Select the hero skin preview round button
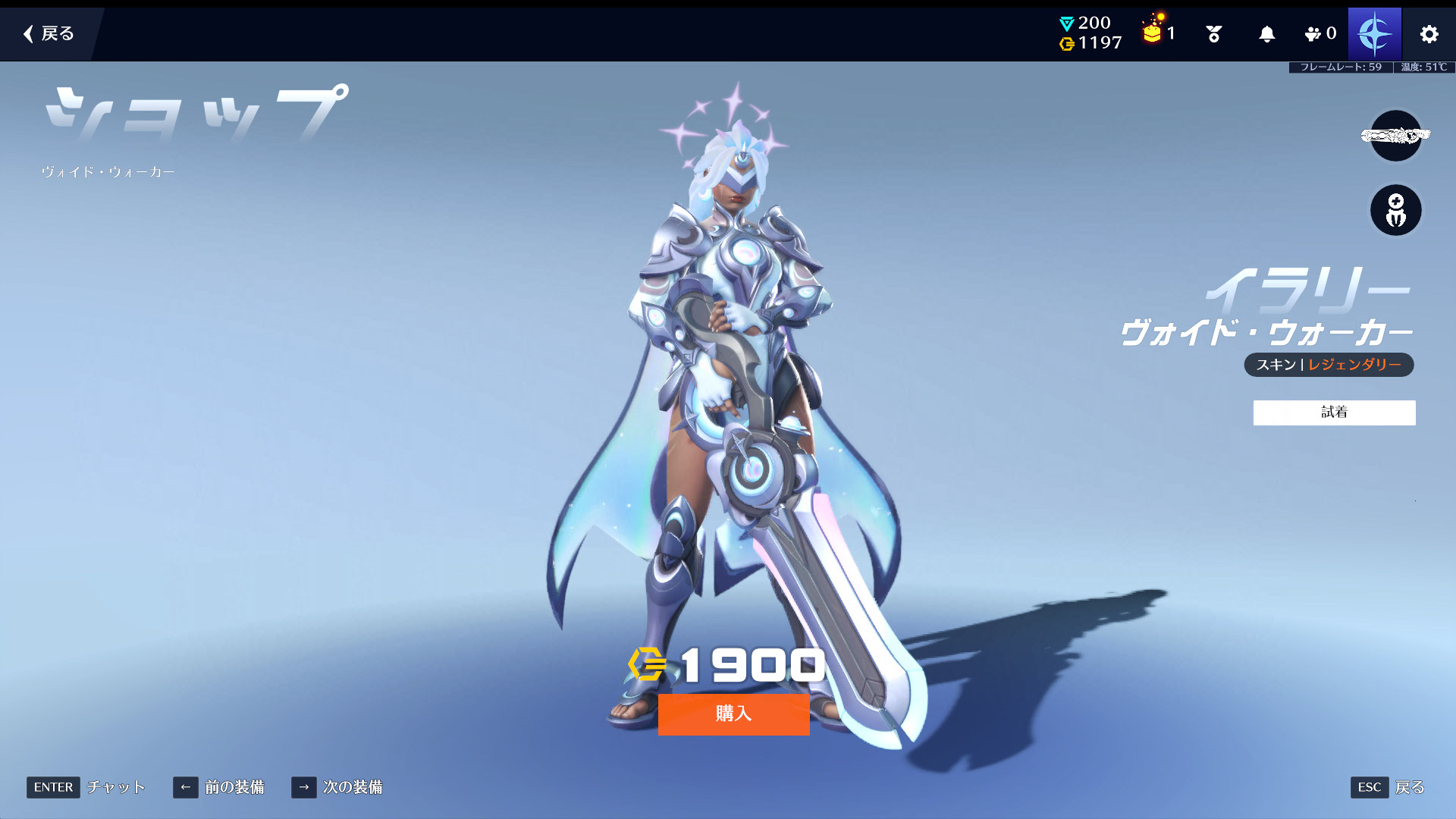The image size is (1456, 819). 1395,210
